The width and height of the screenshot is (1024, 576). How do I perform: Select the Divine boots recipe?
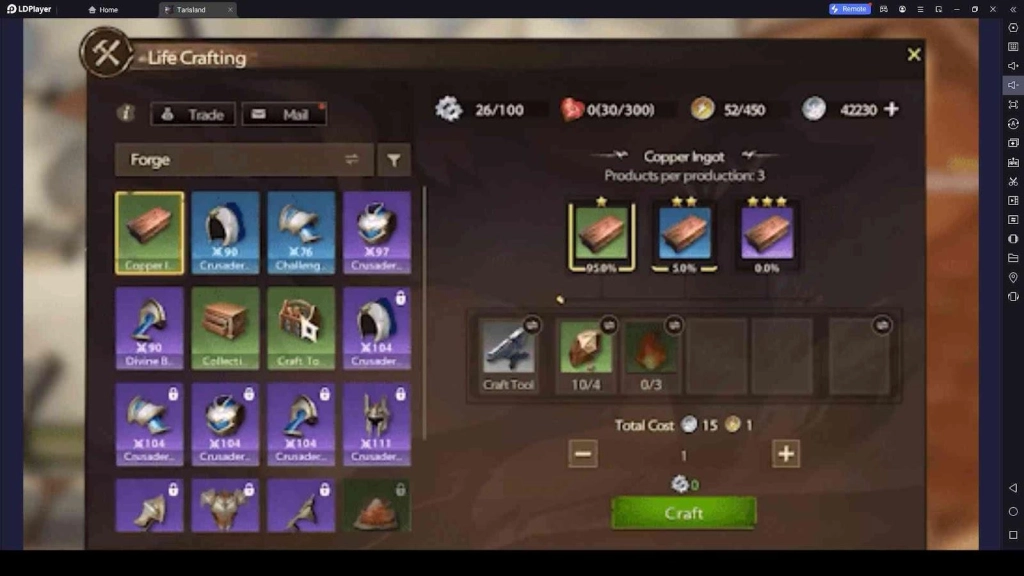[150, 327]
